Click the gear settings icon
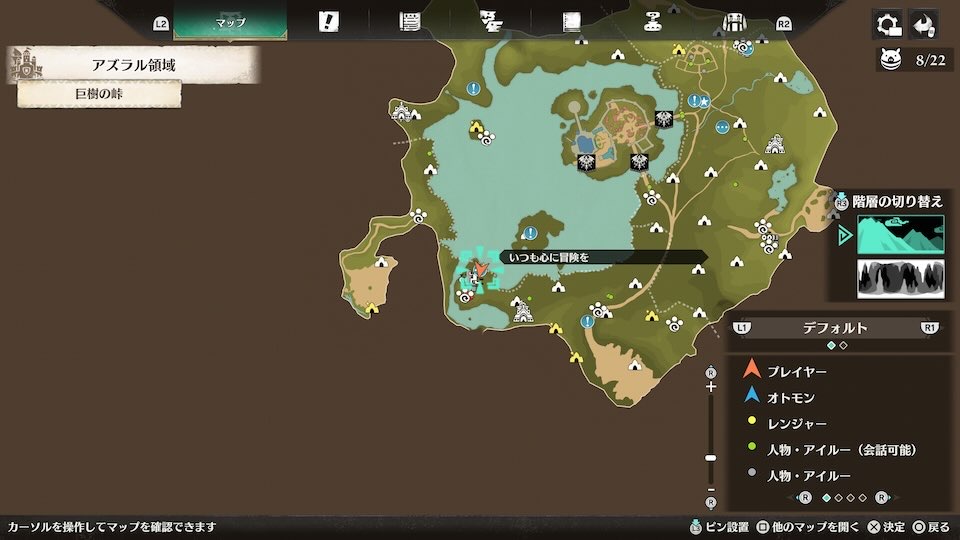This screenshot has width=960, height=540. pos(886,24)
